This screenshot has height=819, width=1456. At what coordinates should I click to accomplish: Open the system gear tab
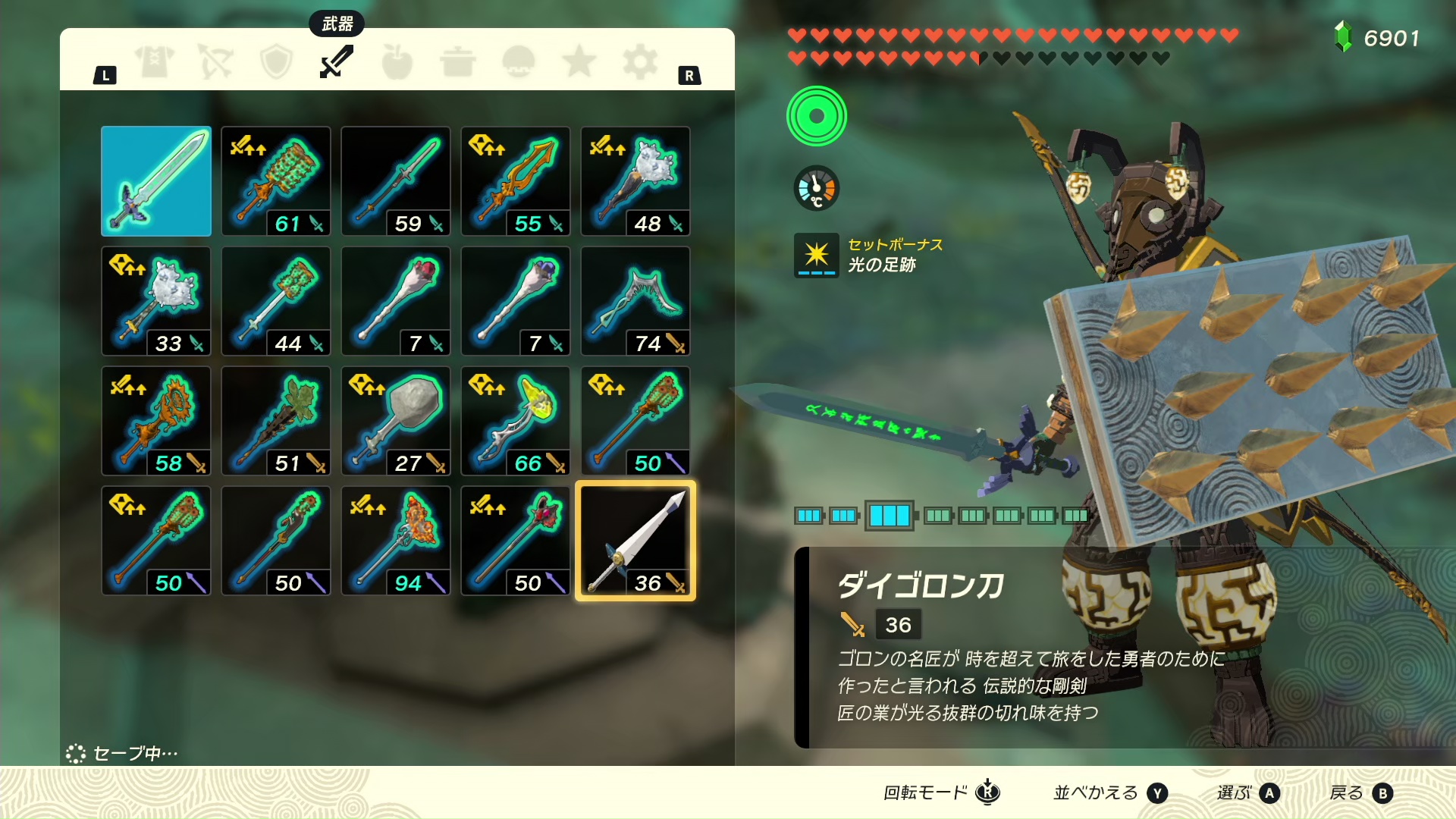click(640, 61)
